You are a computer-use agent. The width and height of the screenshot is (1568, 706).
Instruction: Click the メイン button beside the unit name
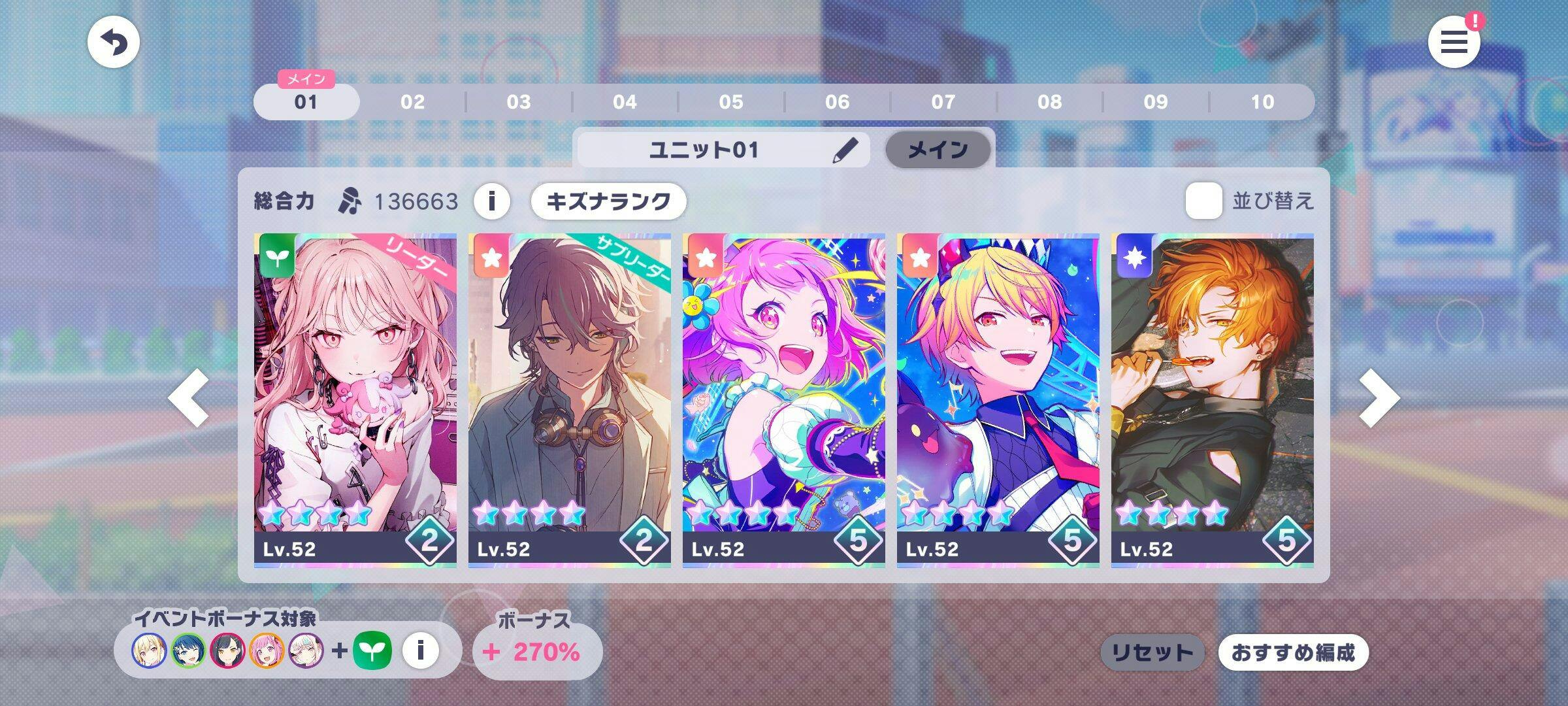[x=938, y=150]
